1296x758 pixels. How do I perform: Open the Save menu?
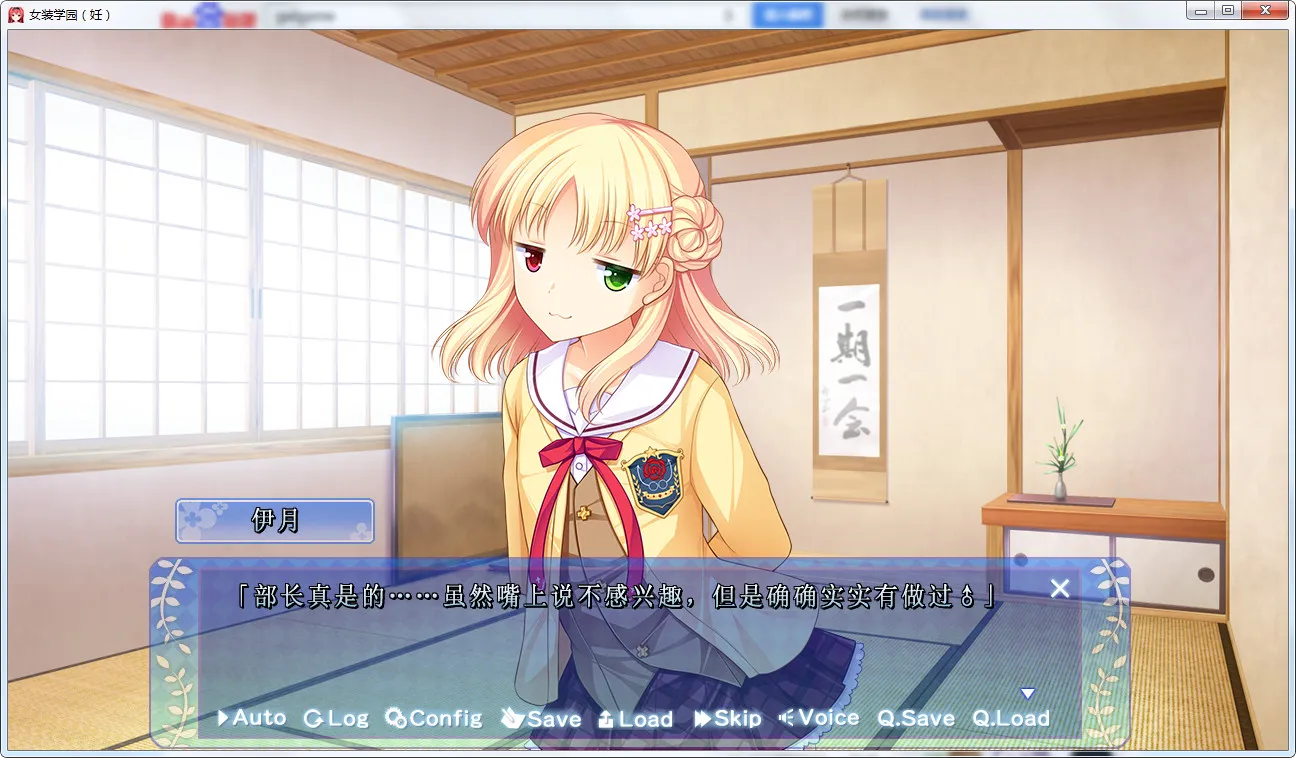pos(541,718)
